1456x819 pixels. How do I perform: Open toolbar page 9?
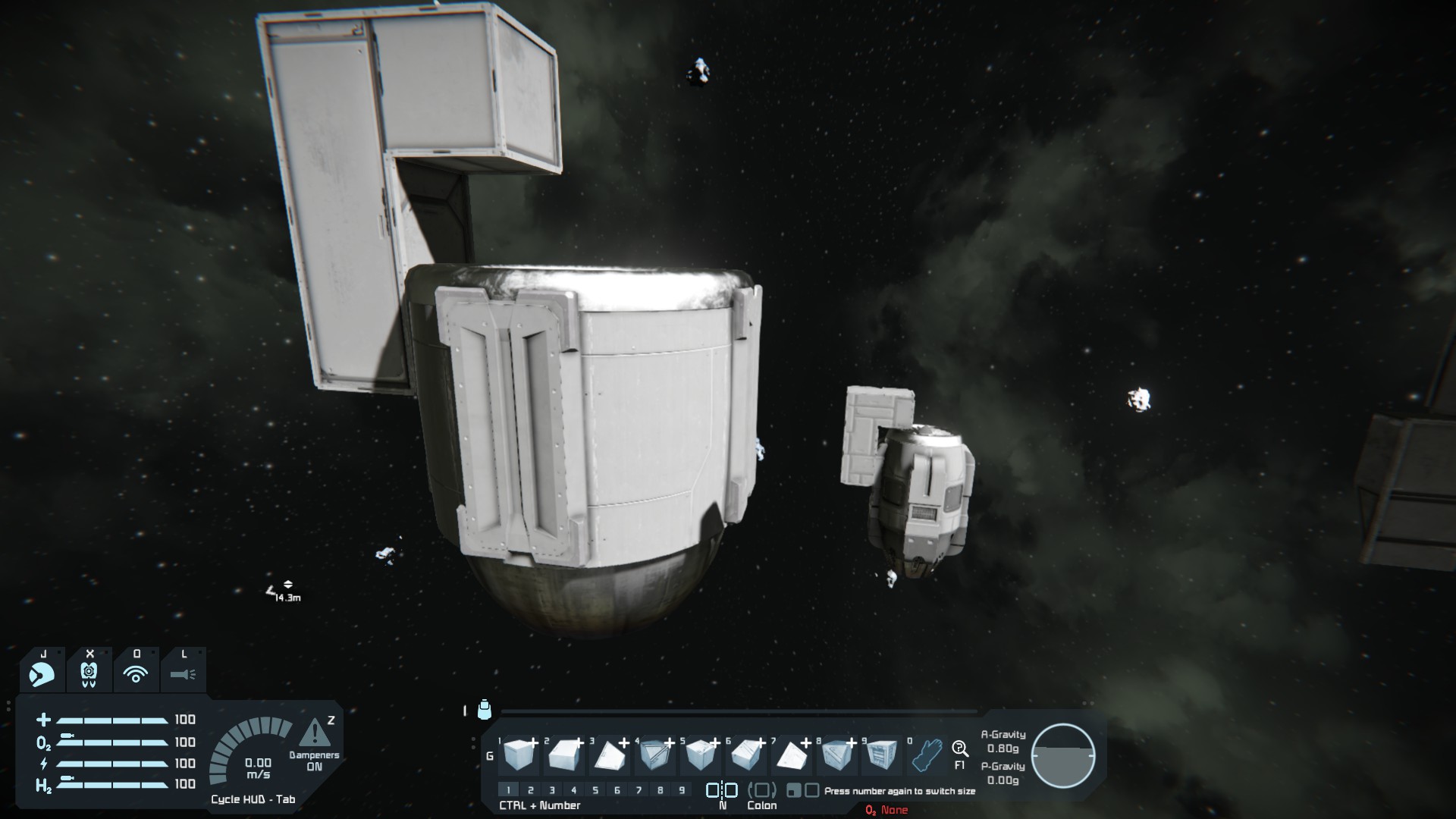tap(682, 790)
